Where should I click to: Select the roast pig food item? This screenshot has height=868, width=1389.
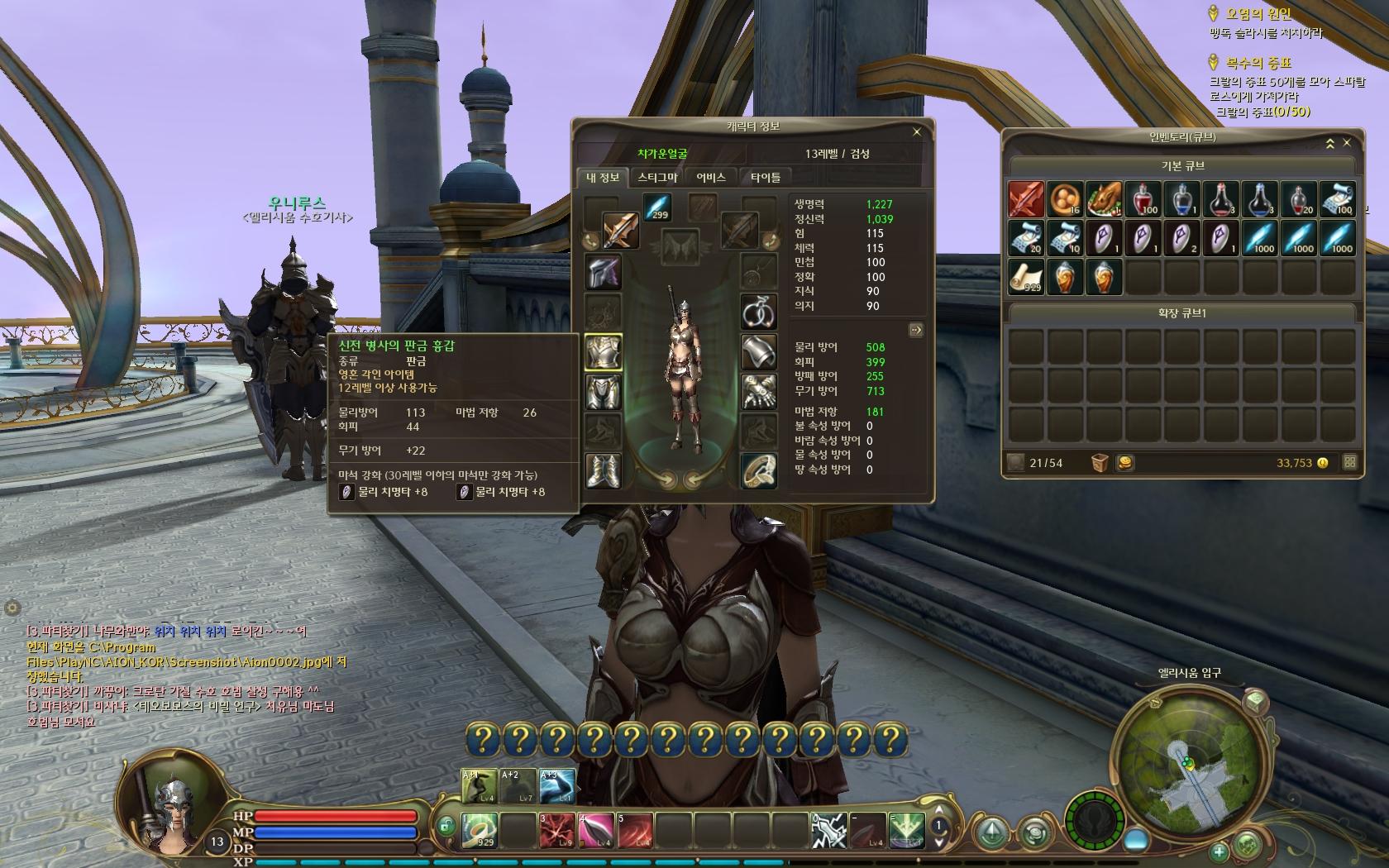(x=1104, y=199)
